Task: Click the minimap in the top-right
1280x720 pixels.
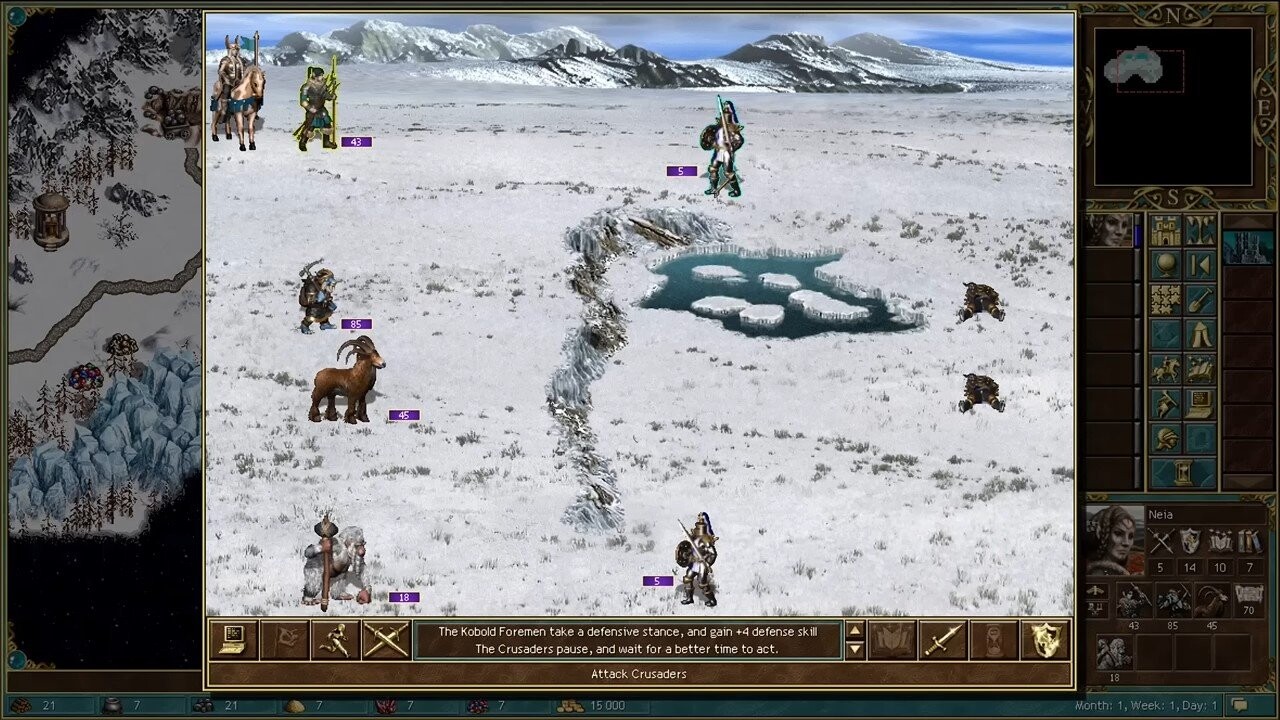Action: [1172, 106]
